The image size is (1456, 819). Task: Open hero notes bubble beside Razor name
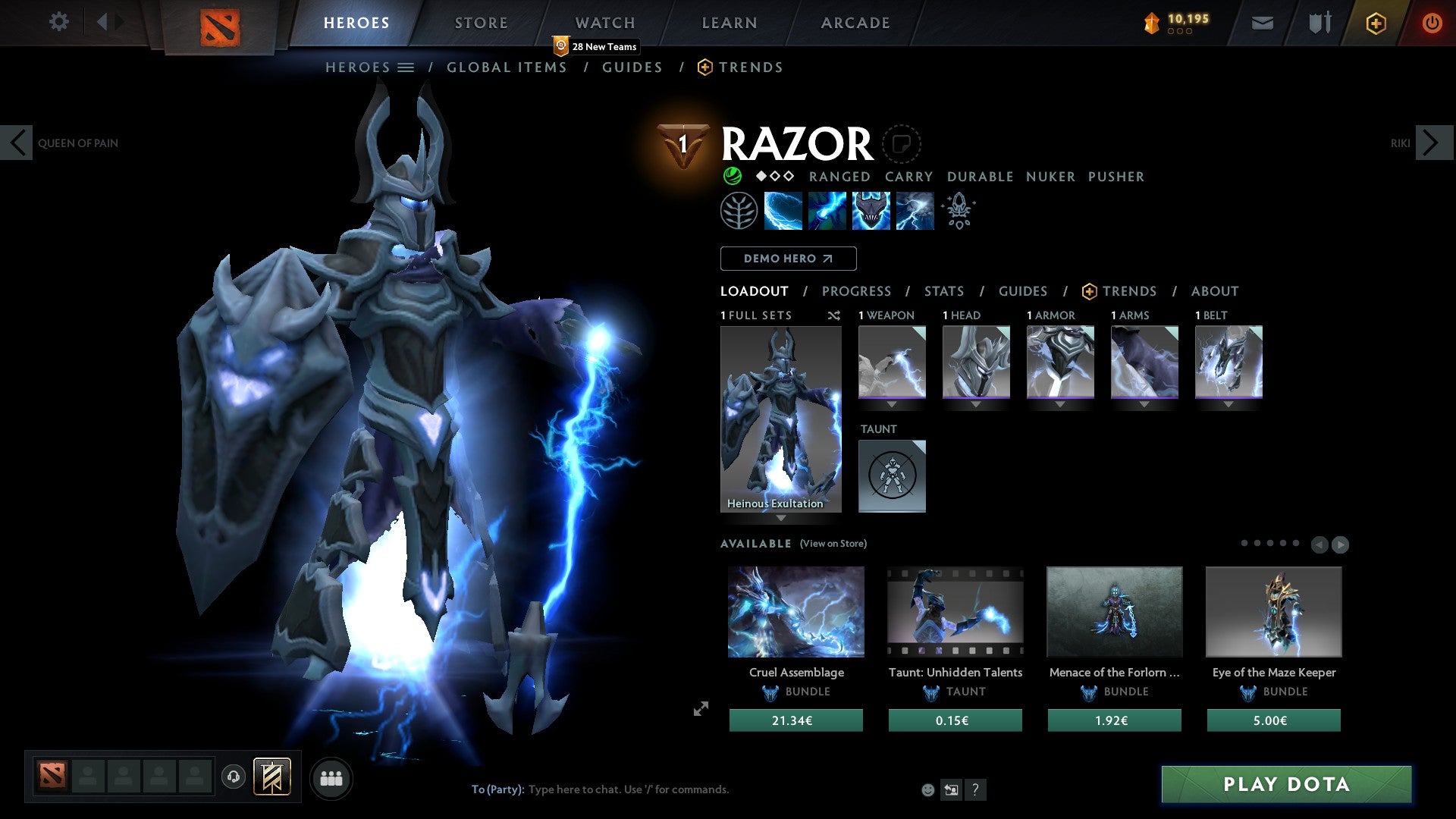point(902,144)
